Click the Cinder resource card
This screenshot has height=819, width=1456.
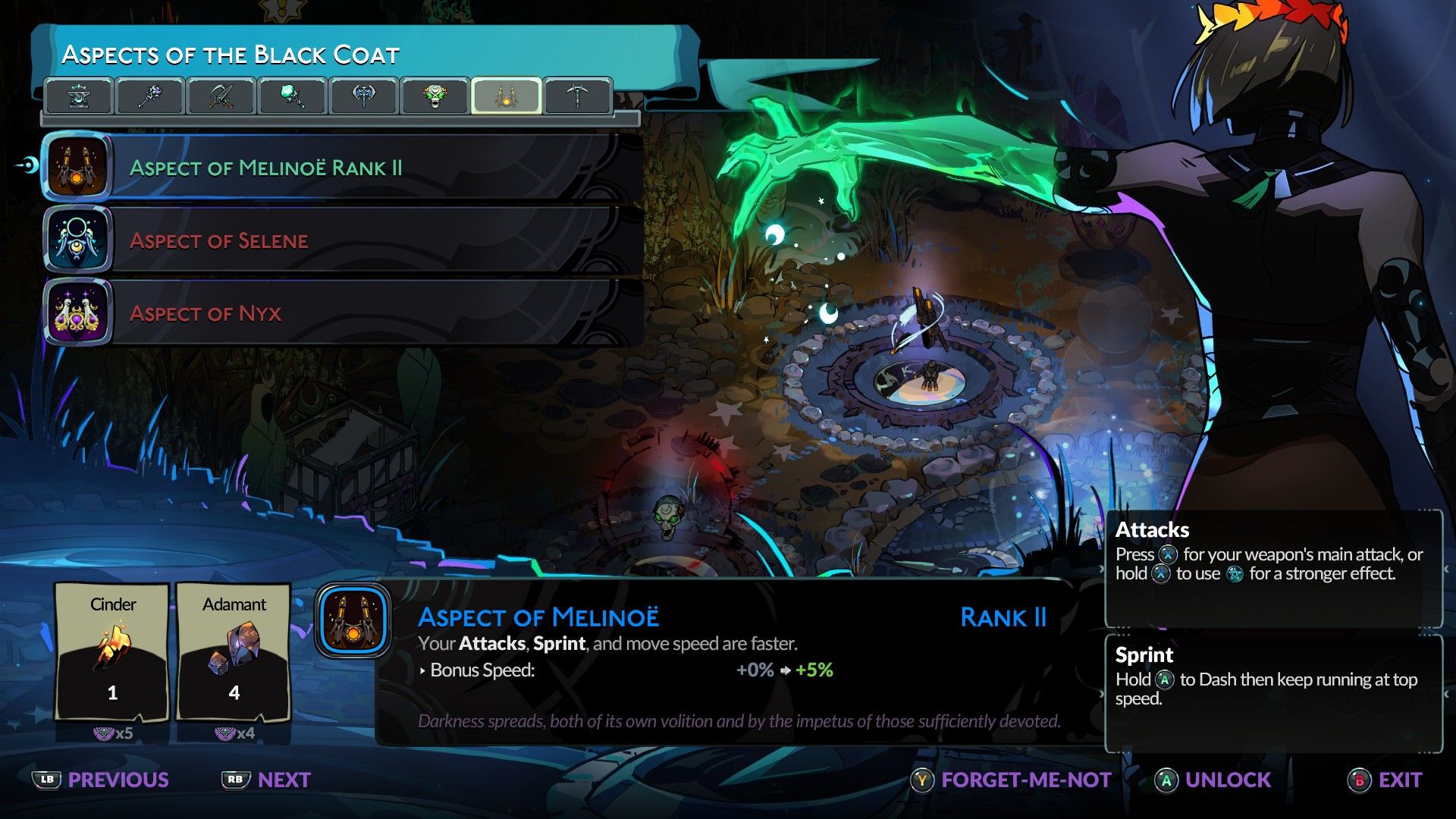pos(113,652)
